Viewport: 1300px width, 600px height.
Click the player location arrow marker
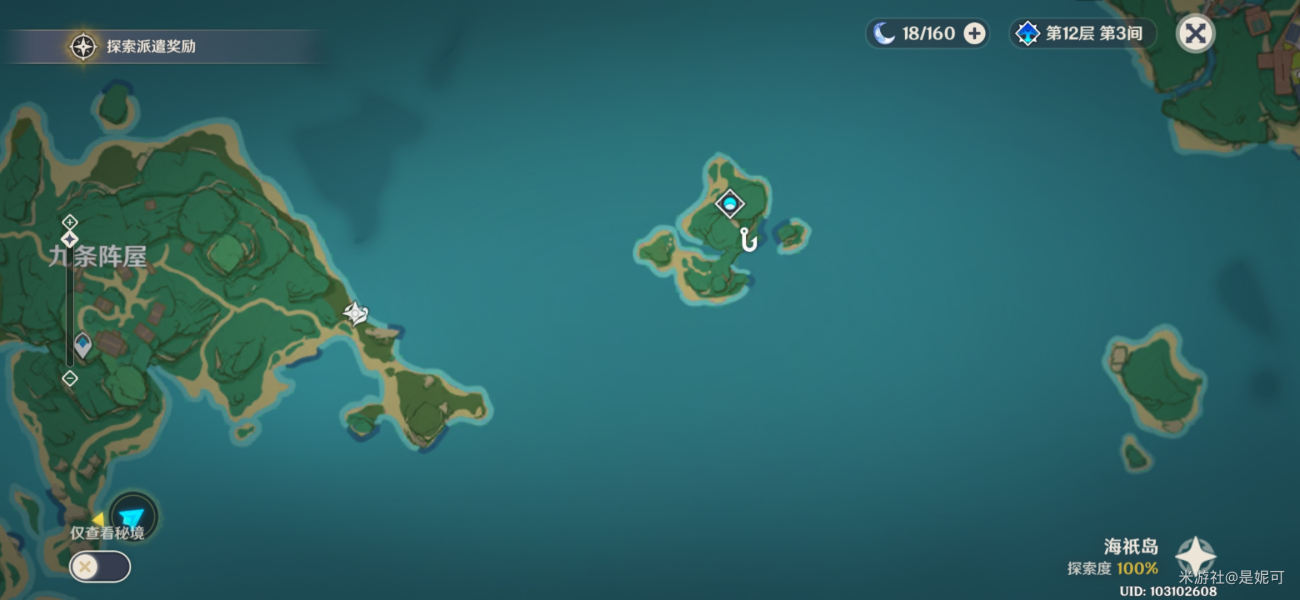[x=132, y=517]
